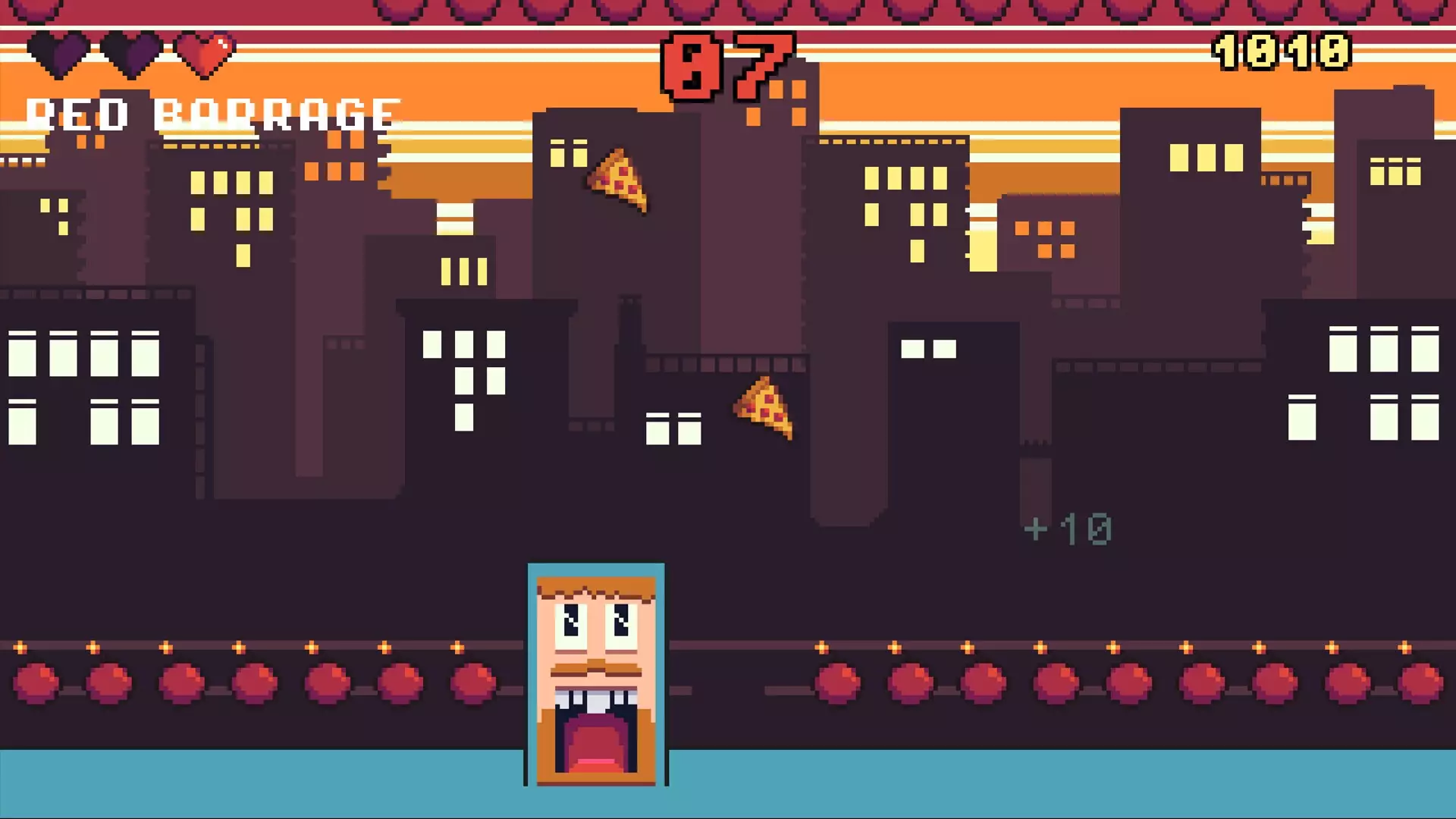1456x819 pixels.
Task: Select the first darkened heart icon
Action: click(57, 53)
